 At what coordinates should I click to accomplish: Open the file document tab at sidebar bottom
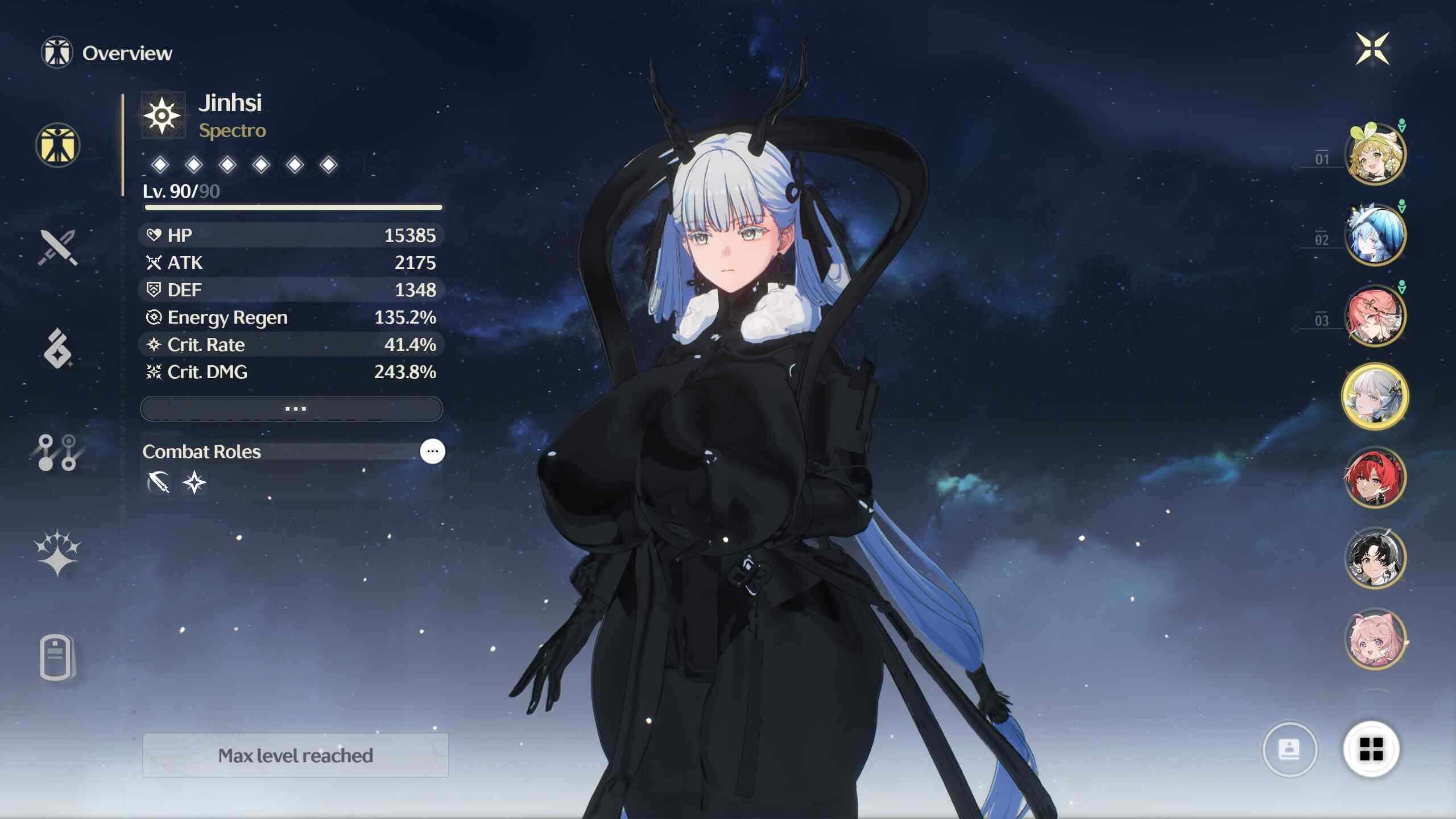[57, 657]
